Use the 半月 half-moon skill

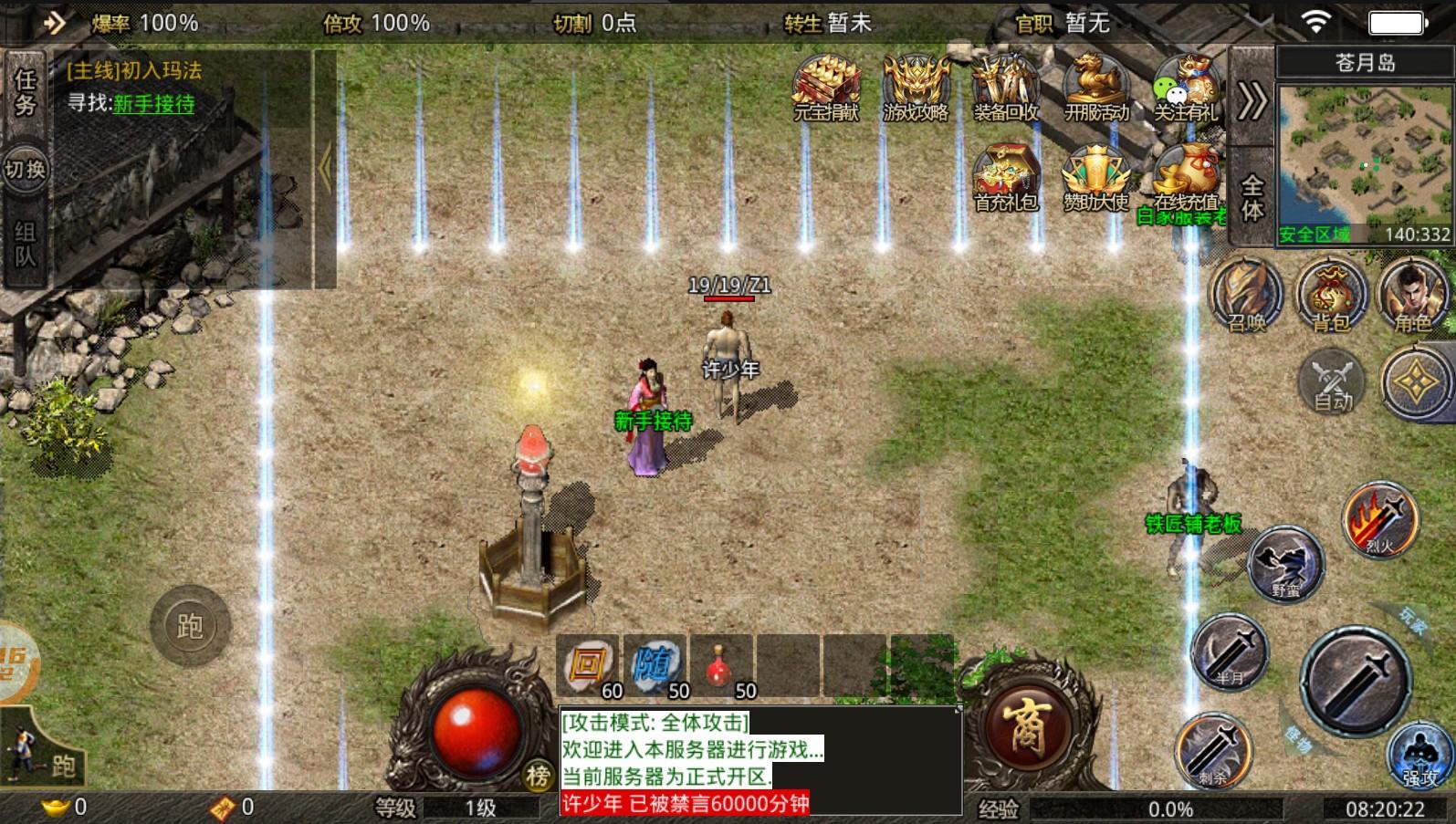point(1230,652)
